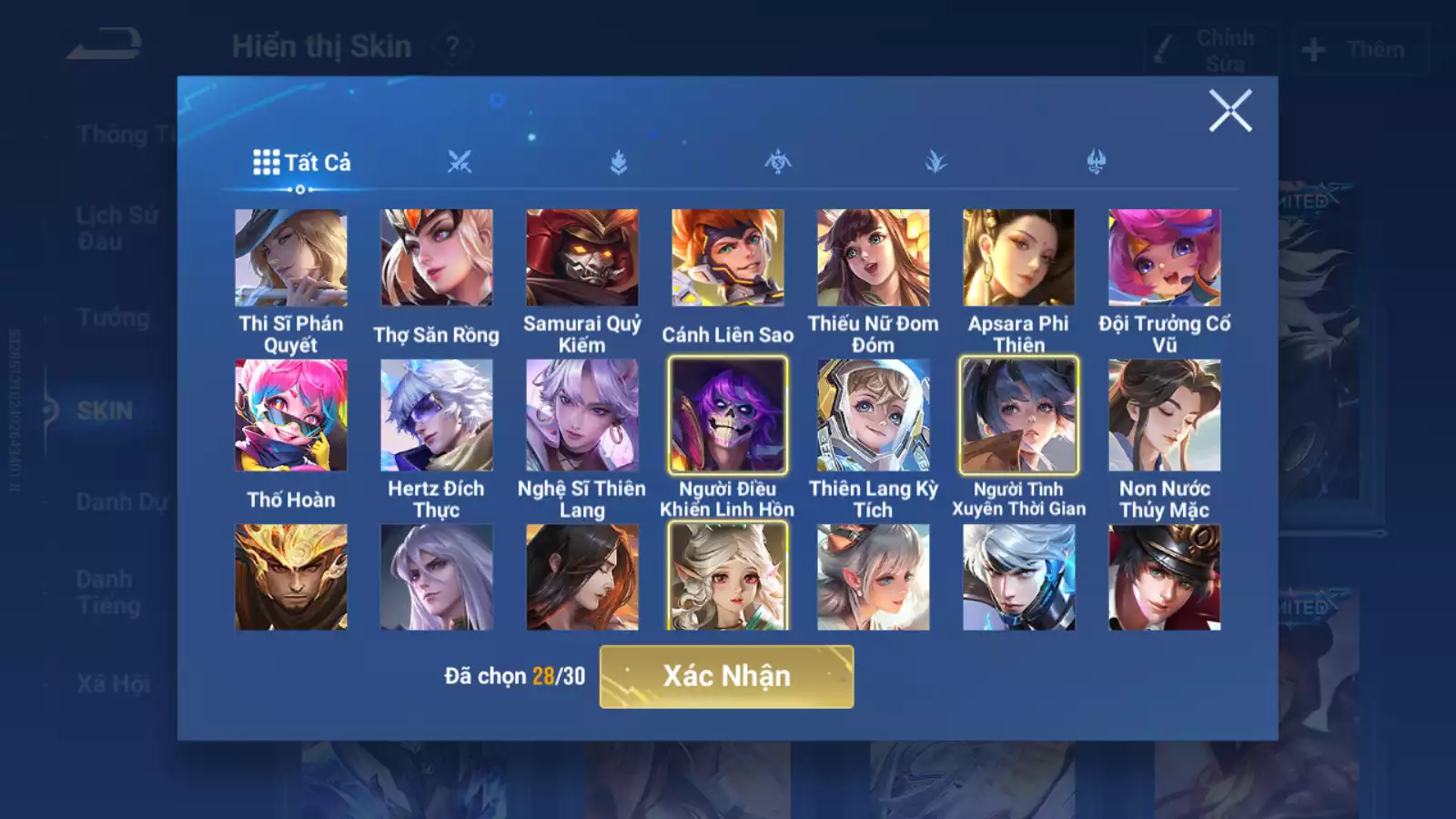
Task: Close the skin selection dialog
Action: coord(1230,111)
